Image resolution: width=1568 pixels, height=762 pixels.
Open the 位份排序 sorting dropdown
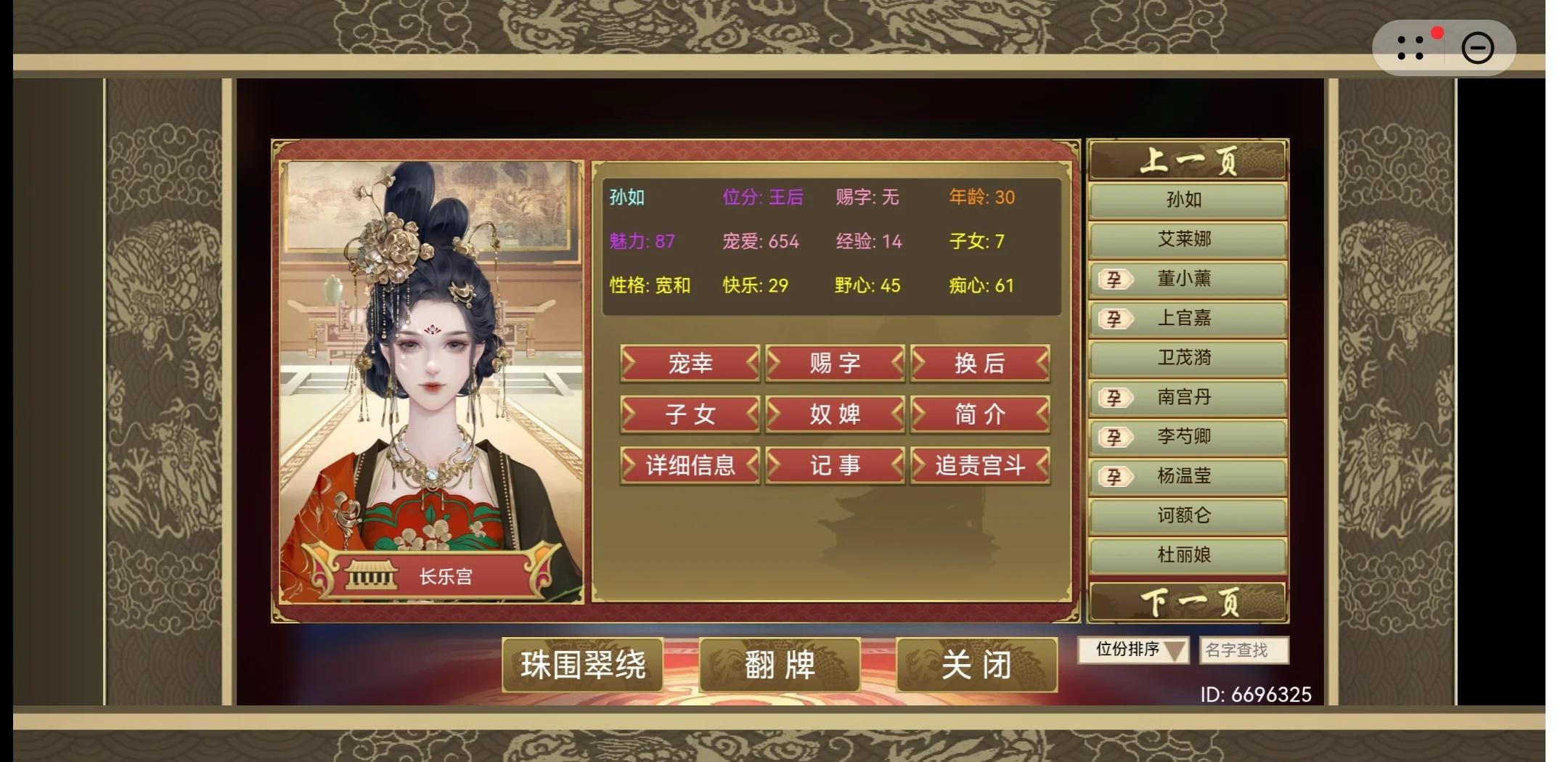pyautogui.click(x=1132, y=651)
